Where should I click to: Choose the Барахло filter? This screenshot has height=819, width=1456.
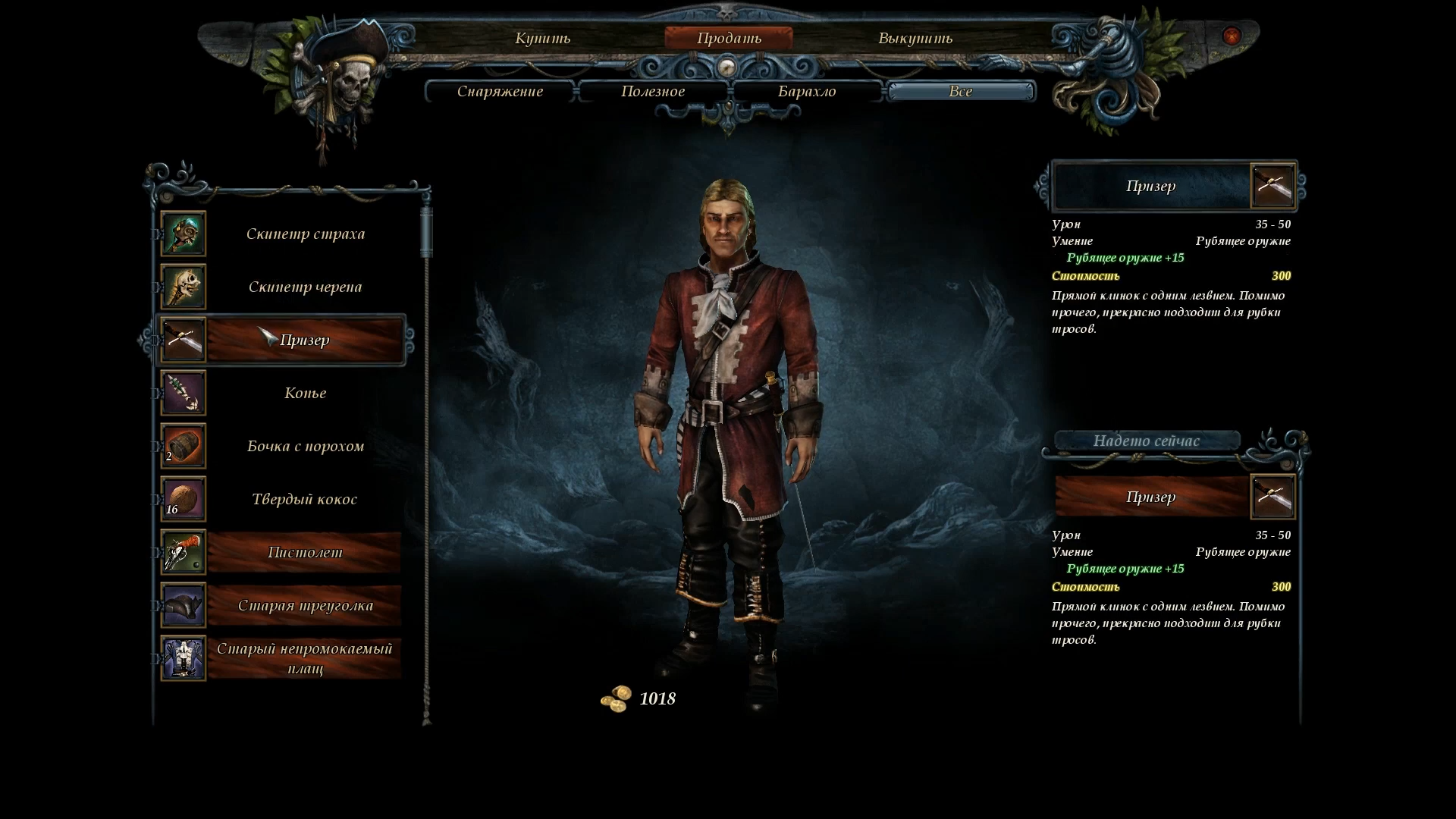(x=807, y=92)
